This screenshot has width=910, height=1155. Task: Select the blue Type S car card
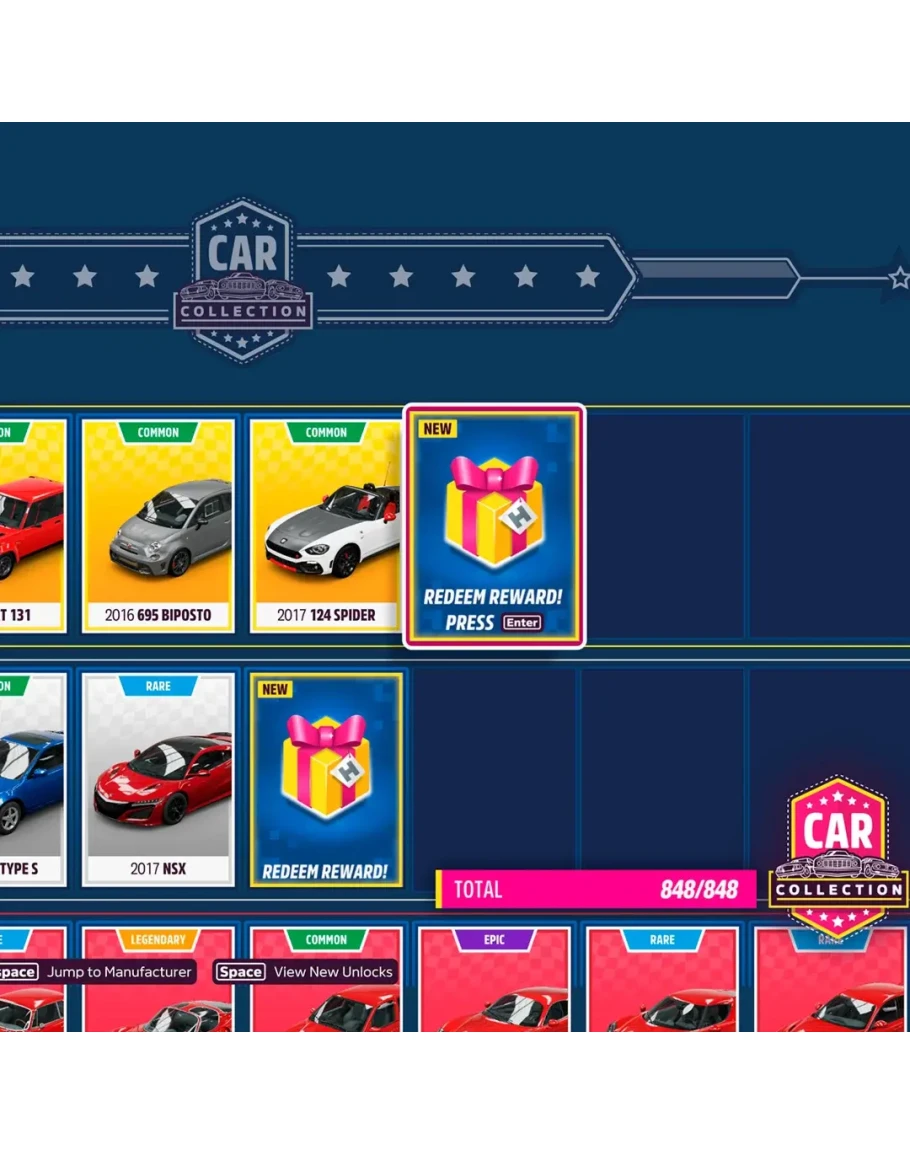(x=30, y=779)
